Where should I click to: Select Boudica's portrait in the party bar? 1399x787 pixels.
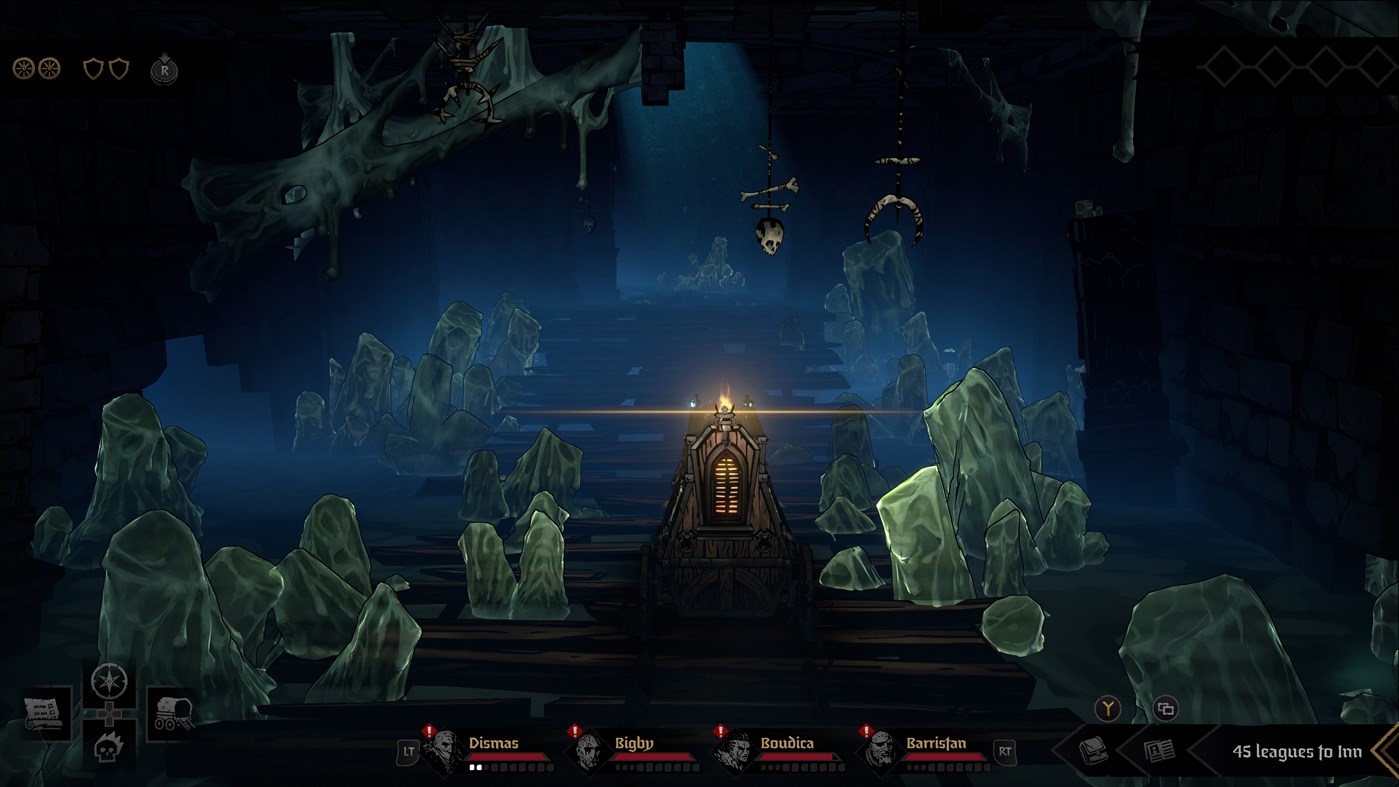735,750
